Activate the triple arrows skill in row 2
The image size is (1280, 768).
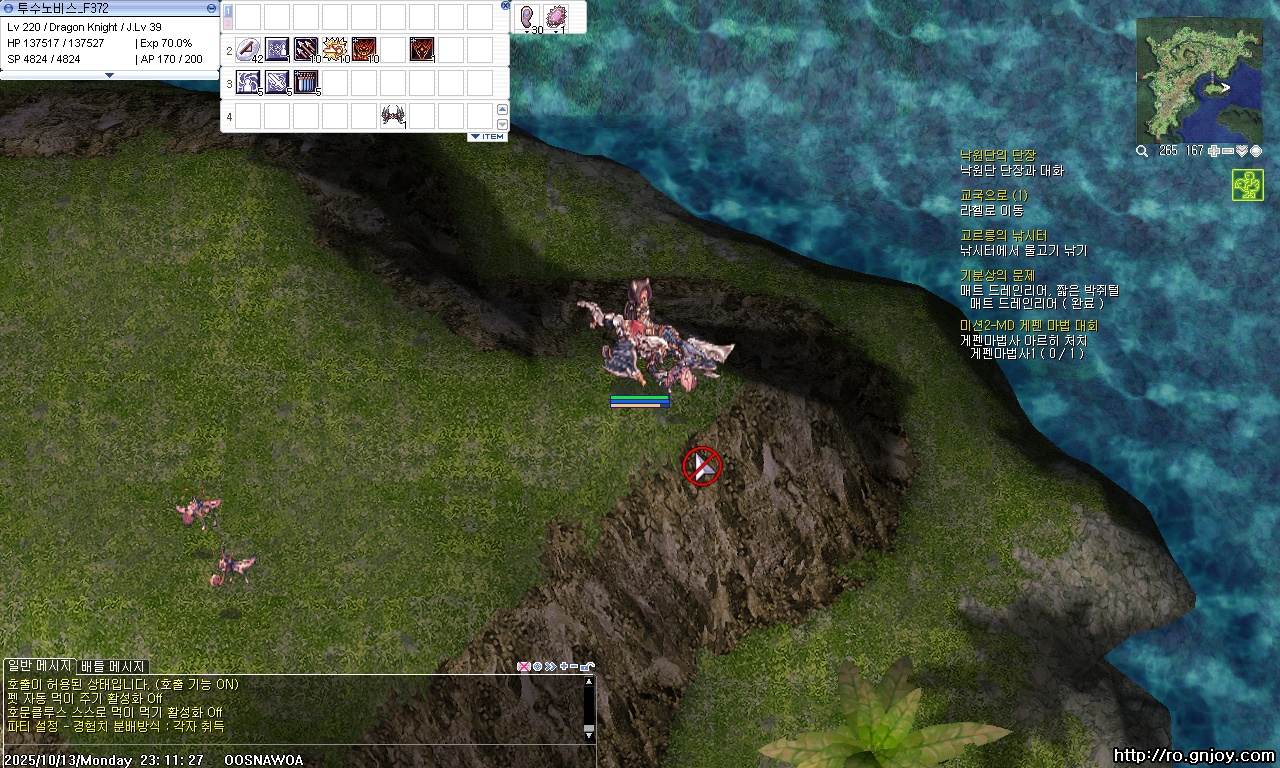[305, 50]
